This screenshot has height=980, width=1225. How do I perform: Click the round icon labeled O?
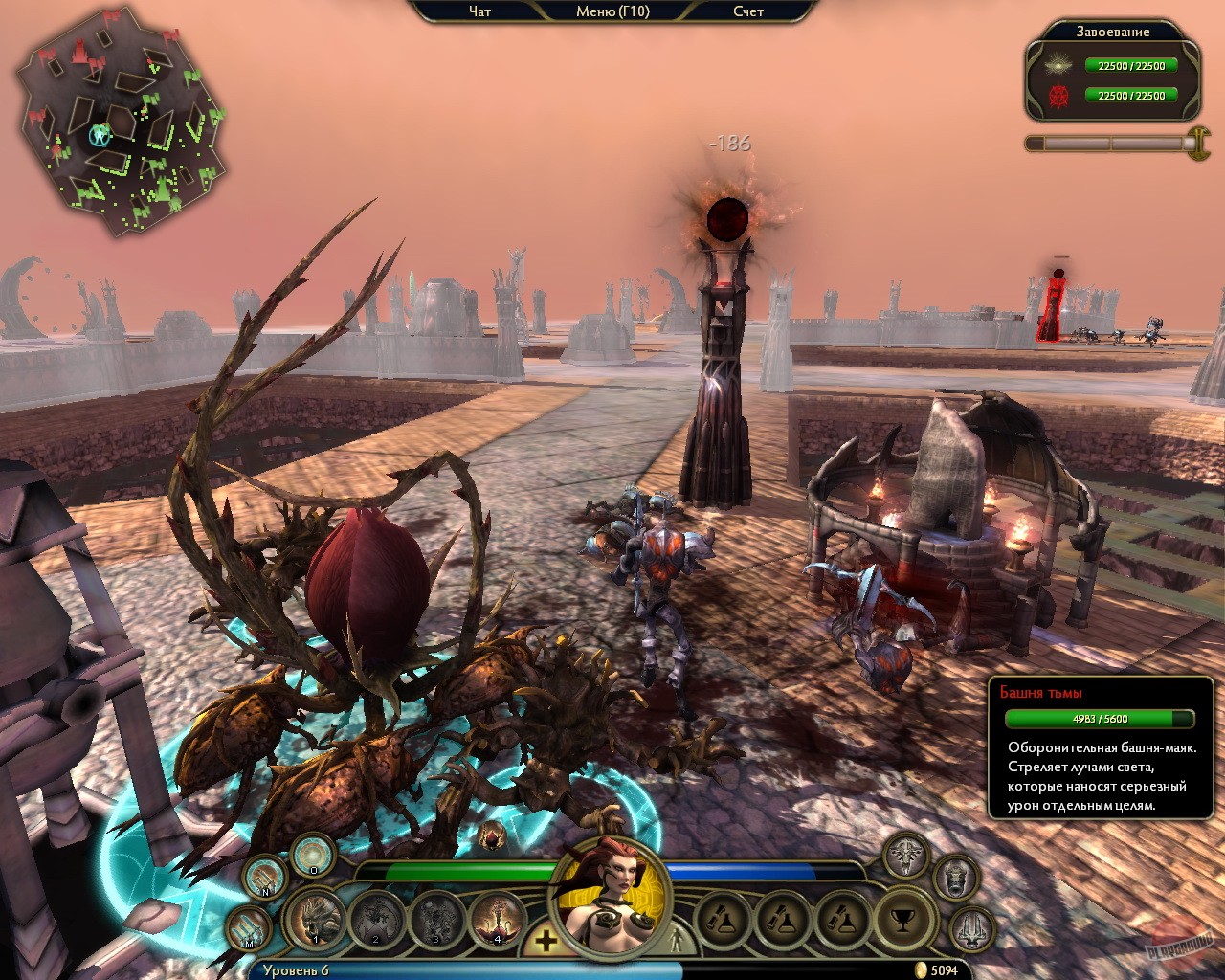point(312,854)
